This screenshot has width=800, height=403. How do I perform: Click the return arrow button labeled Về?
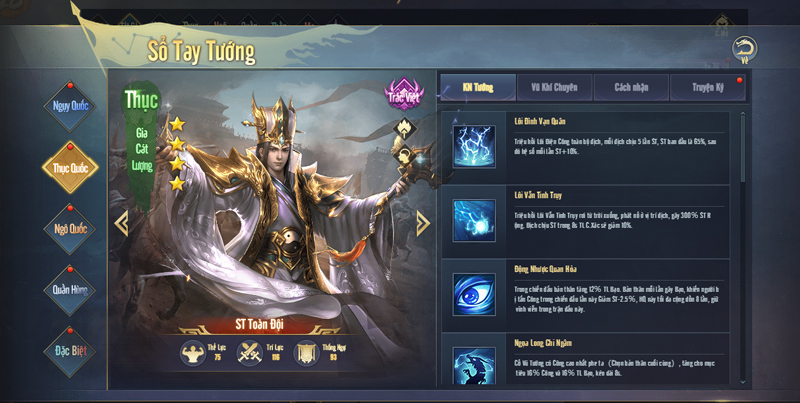742,50
